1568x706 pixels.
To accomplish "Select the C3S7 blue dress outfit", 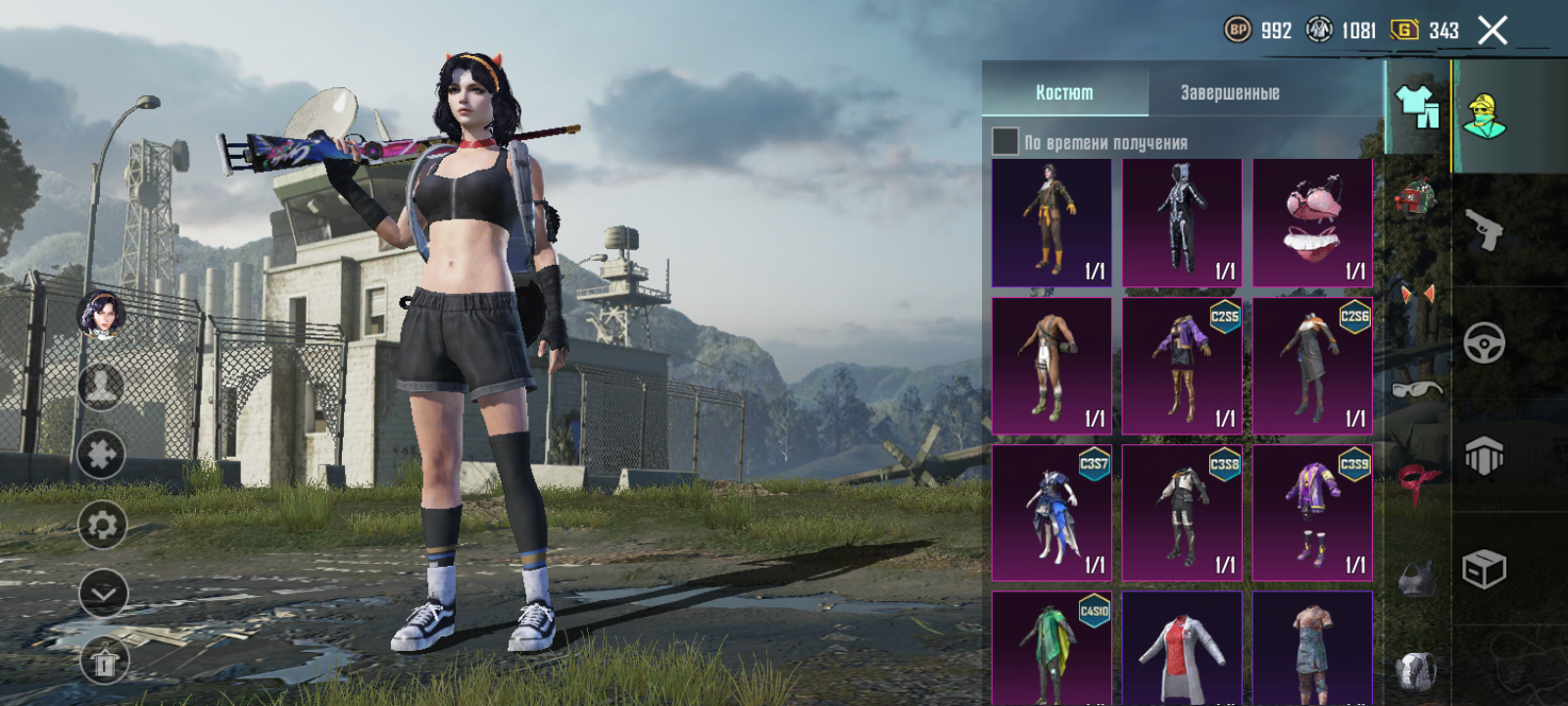I will click(1052, 513).
